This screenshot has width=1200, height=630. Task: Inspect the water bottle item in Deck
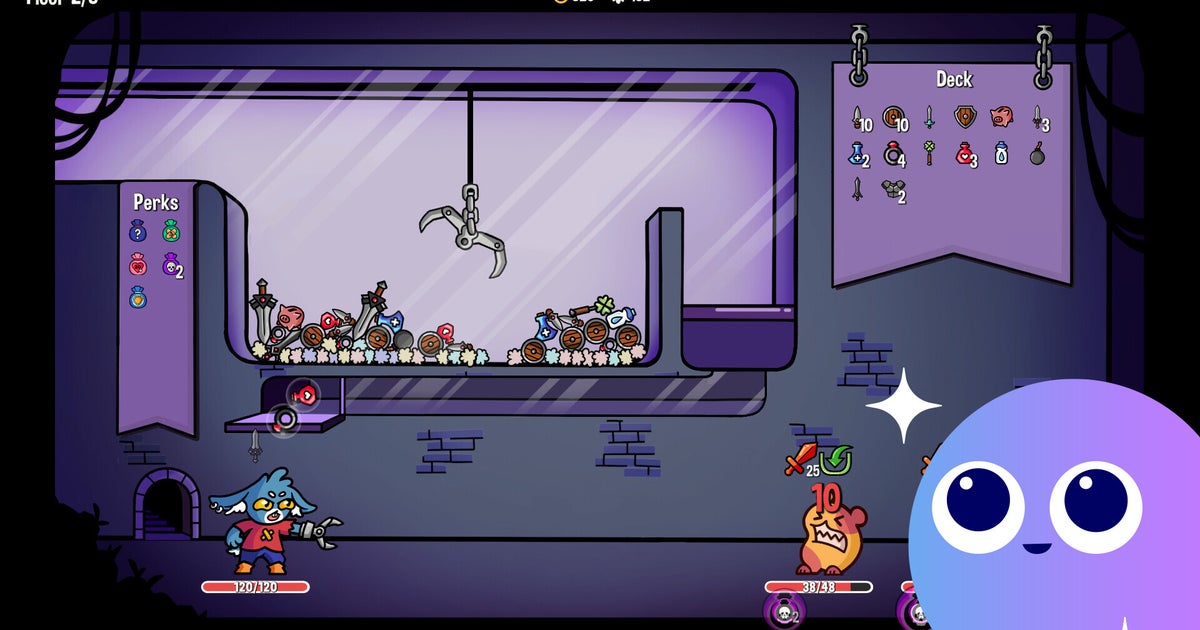tap(1001, 154)
